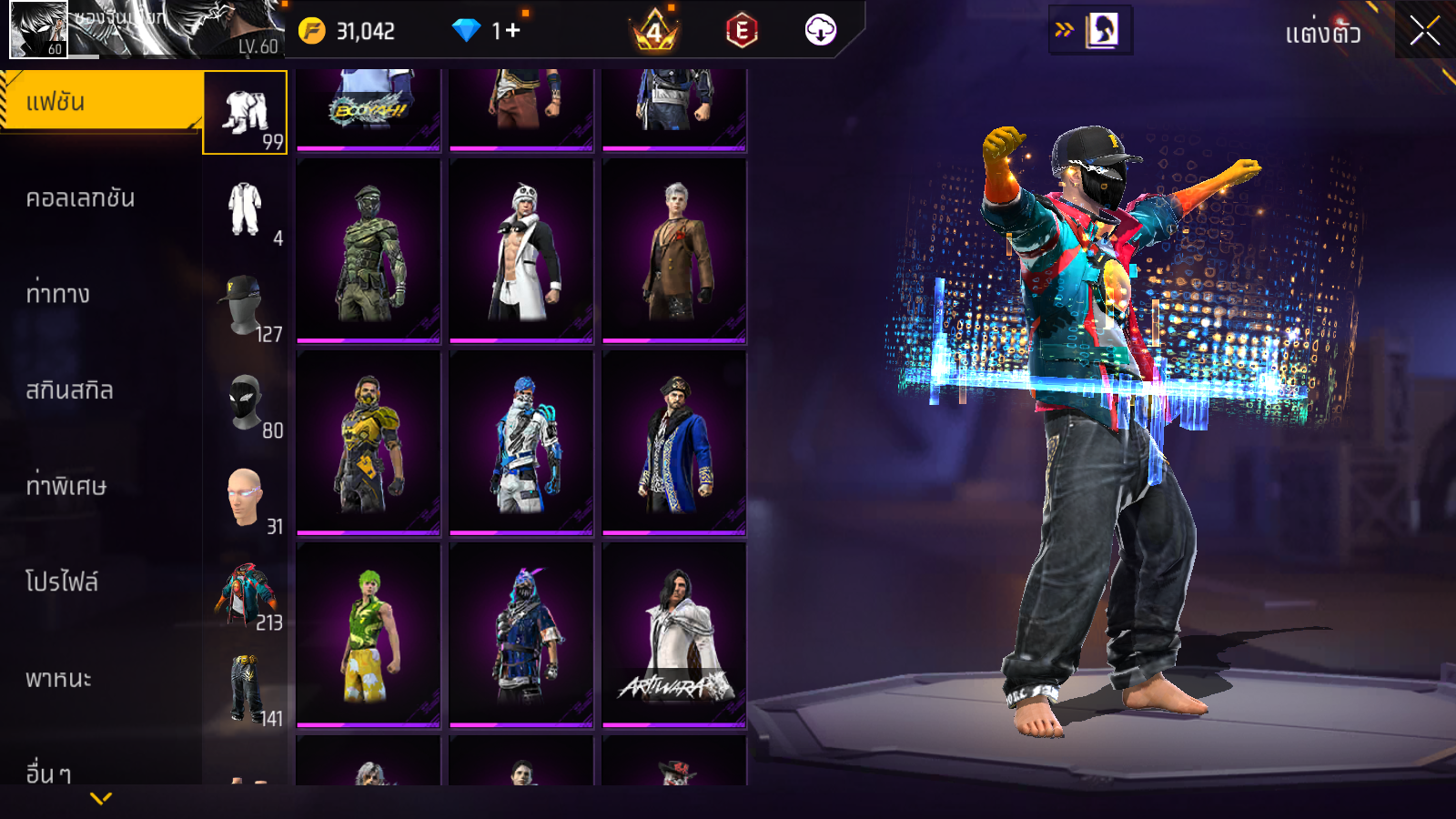Open the คอลเลกชัน collection tab
Image resolution: width=1456 pixels, height=819 pixels.
pyautogui.click(x=80, y=198)
